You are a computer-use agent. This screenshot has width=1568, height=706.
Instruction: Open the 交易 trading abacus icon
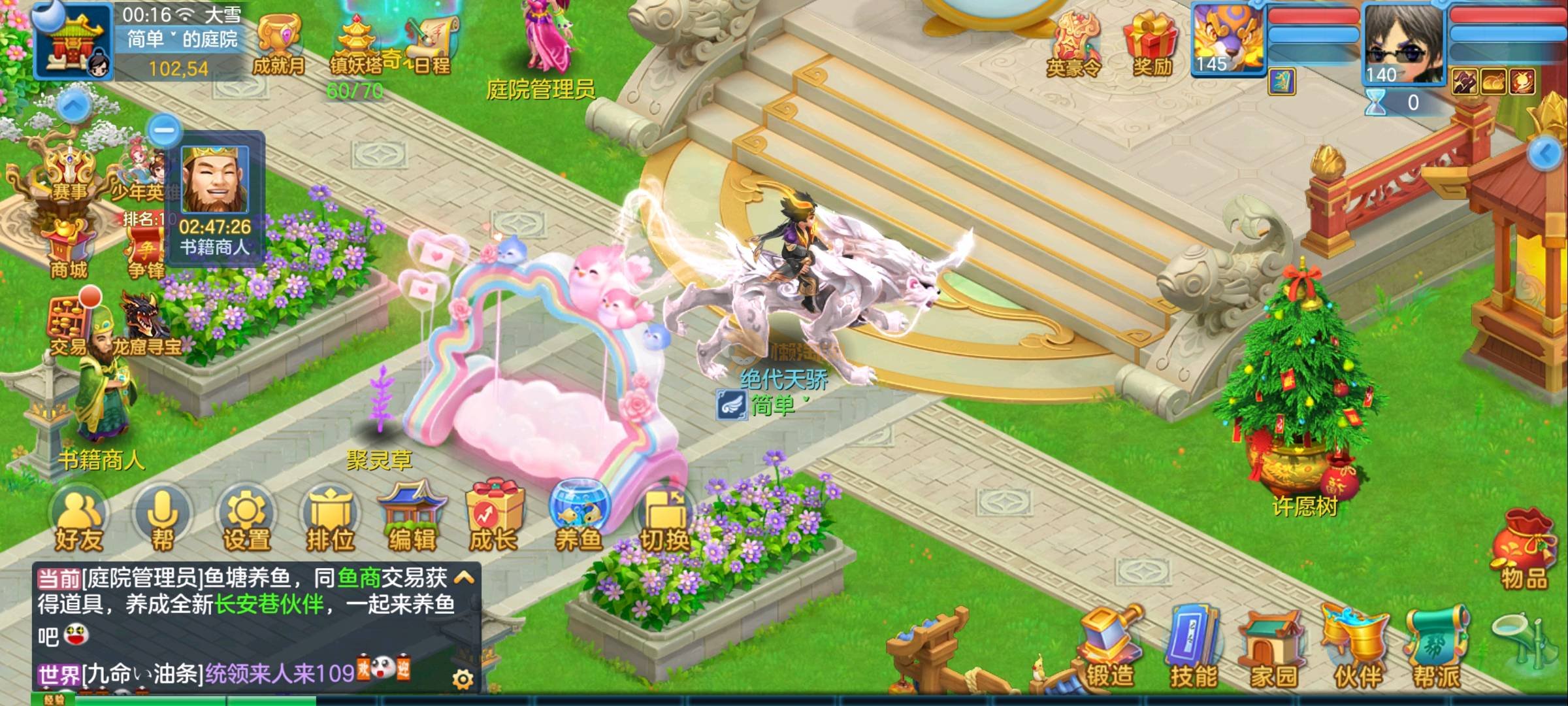(69, 325)
